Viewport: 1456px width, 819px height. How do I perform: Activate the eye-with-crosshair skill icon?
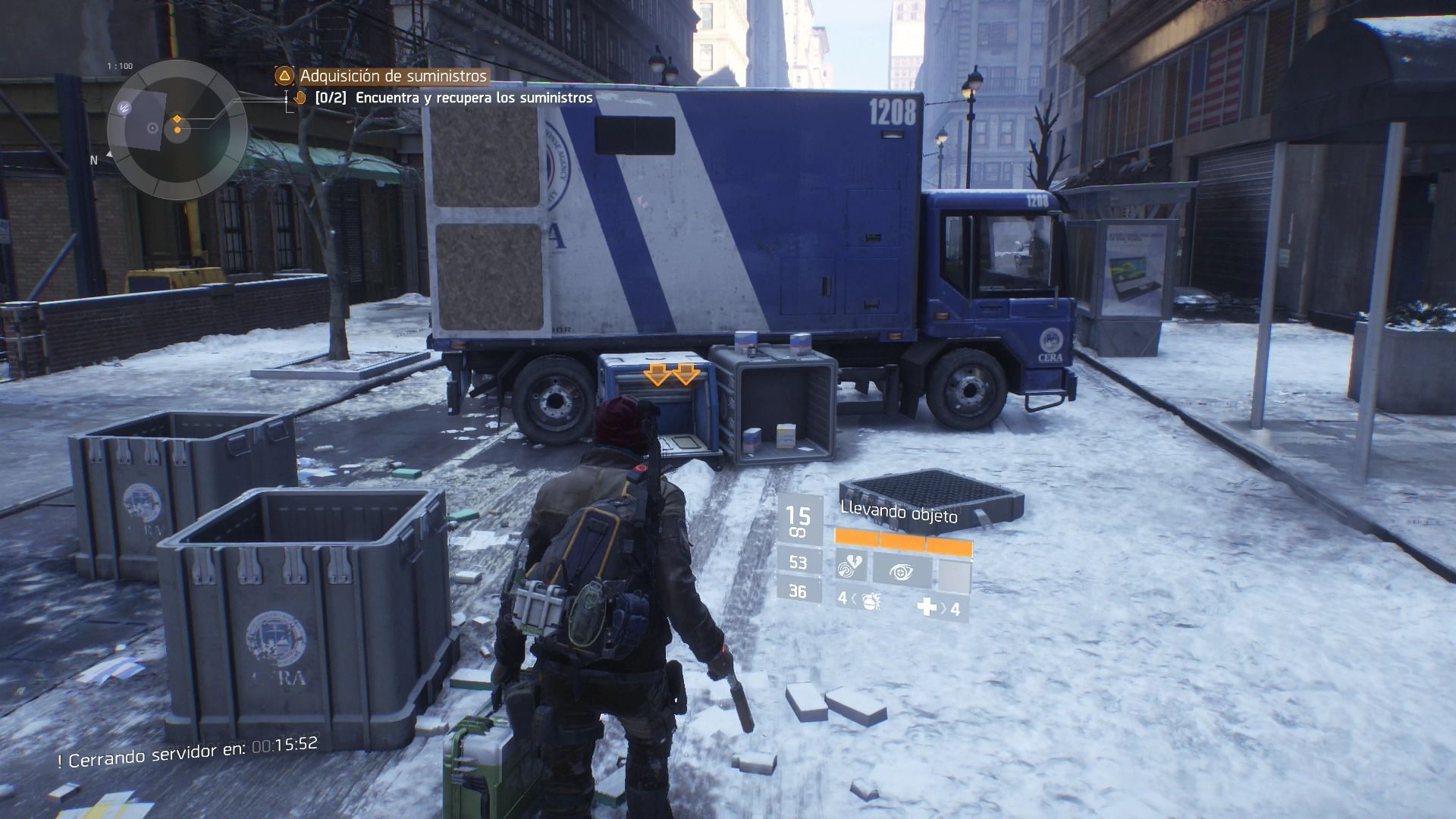pos(902,570)
